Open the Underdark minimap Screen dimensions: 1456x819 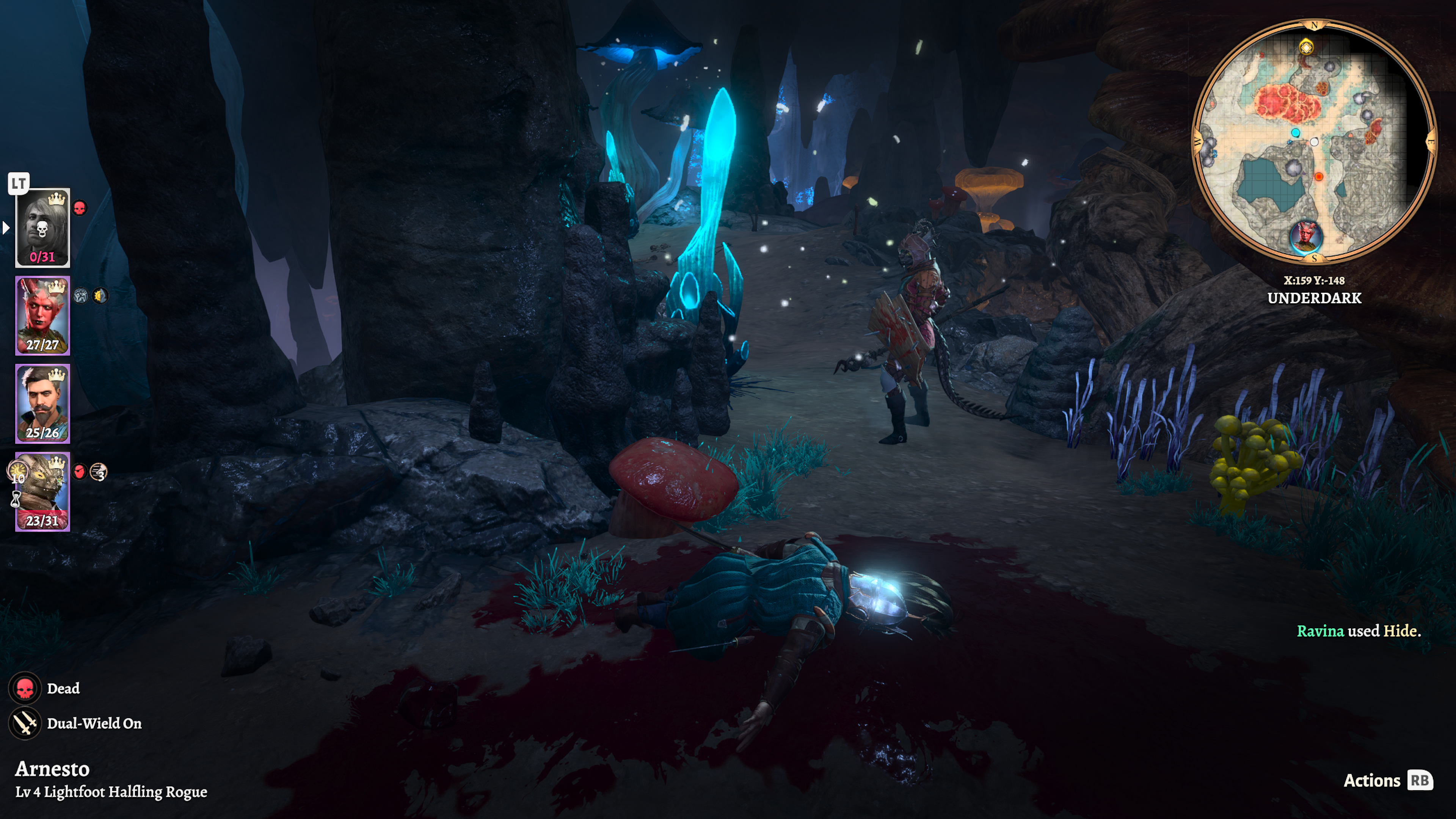pos(1313,141)
